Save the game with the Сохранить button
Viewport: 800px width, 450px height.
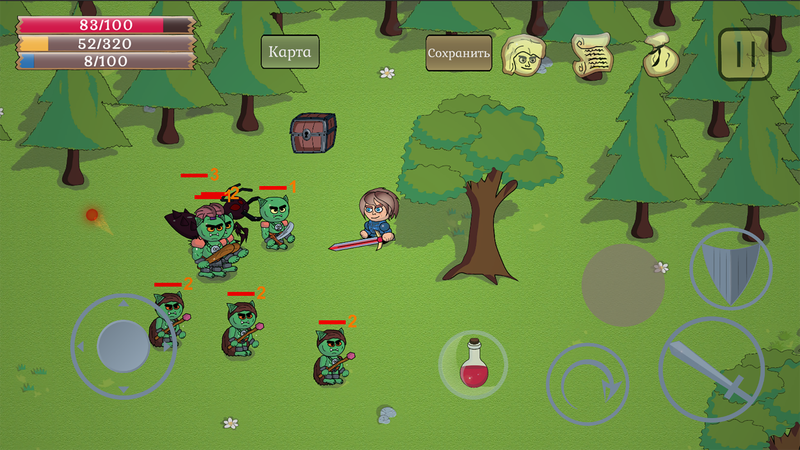pyautogui.click(x=459, y=53)
